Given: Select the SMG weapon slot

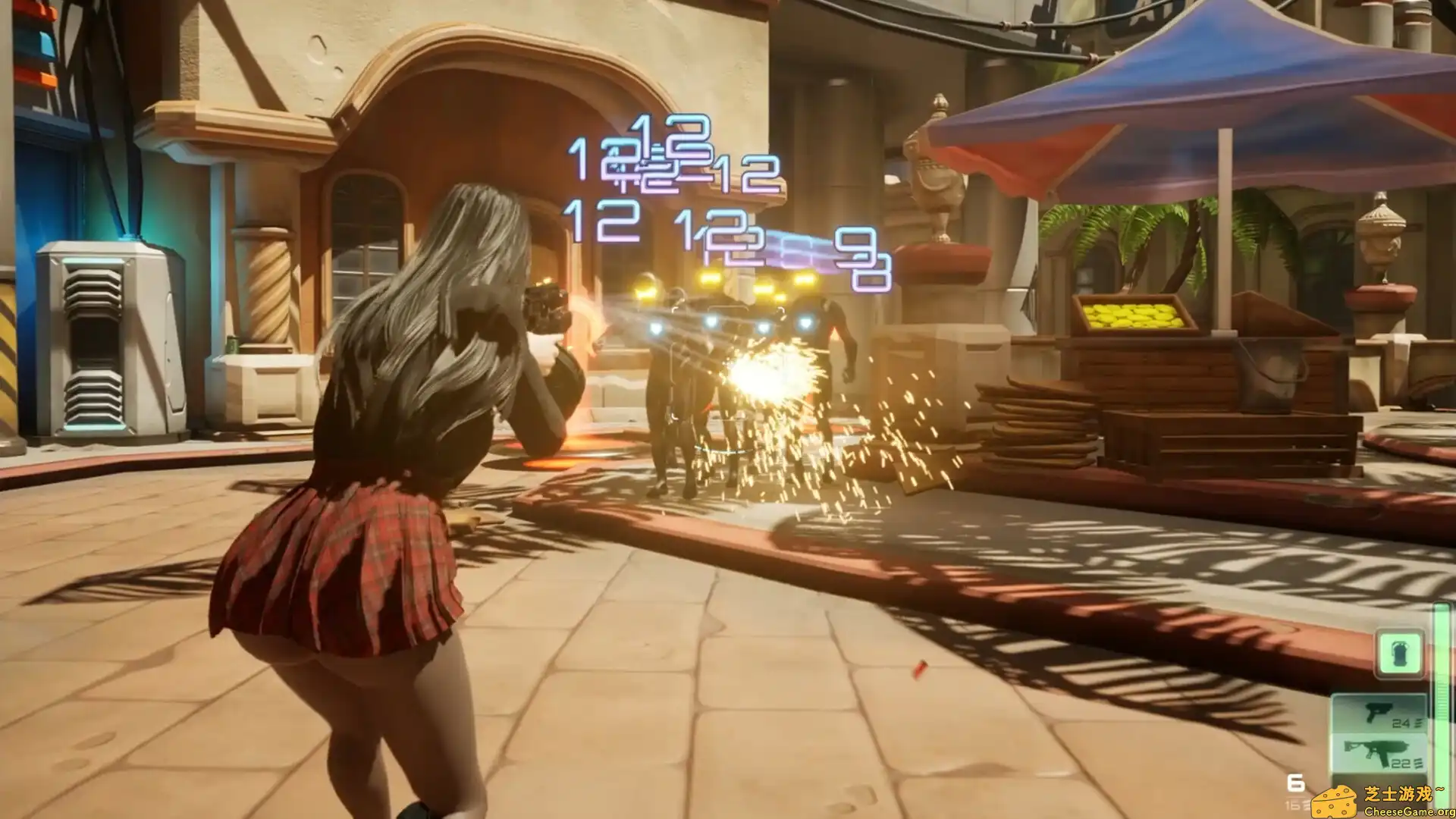Looking at the screenshot, I should [x=1375, y=752].
